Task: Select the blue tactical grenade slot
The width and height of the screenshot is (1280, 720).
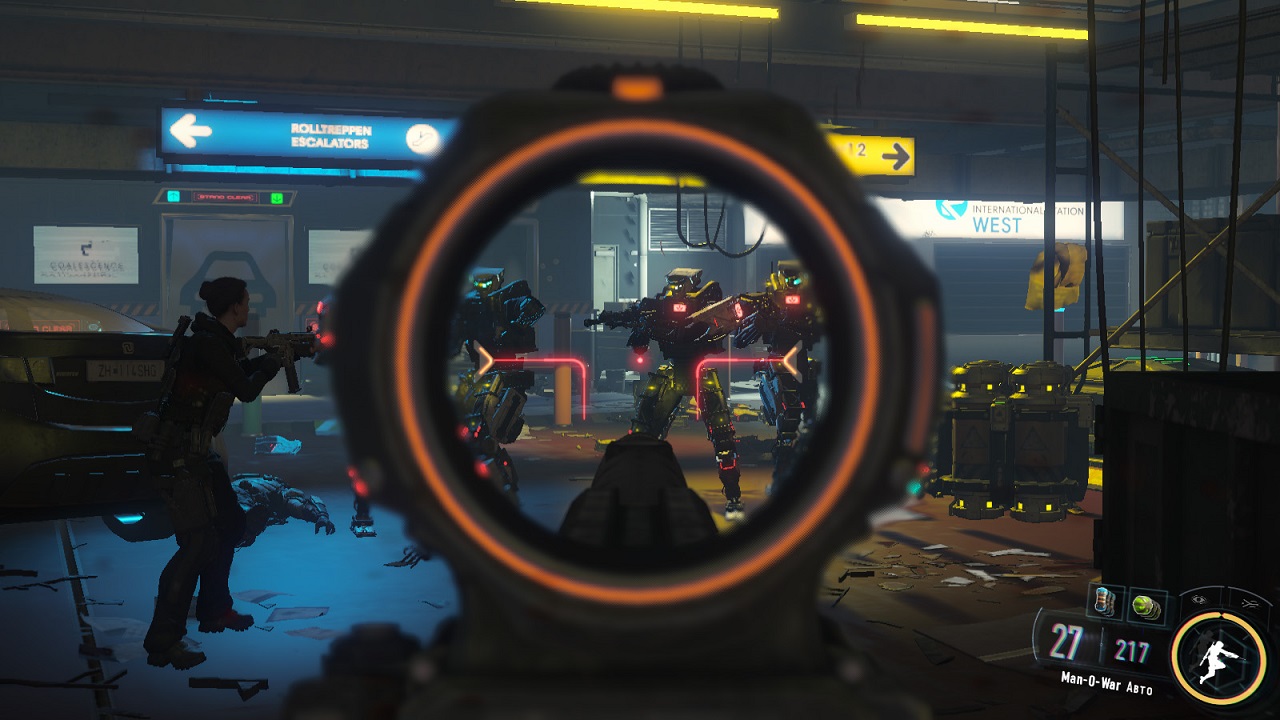Action: point(1103,603)
